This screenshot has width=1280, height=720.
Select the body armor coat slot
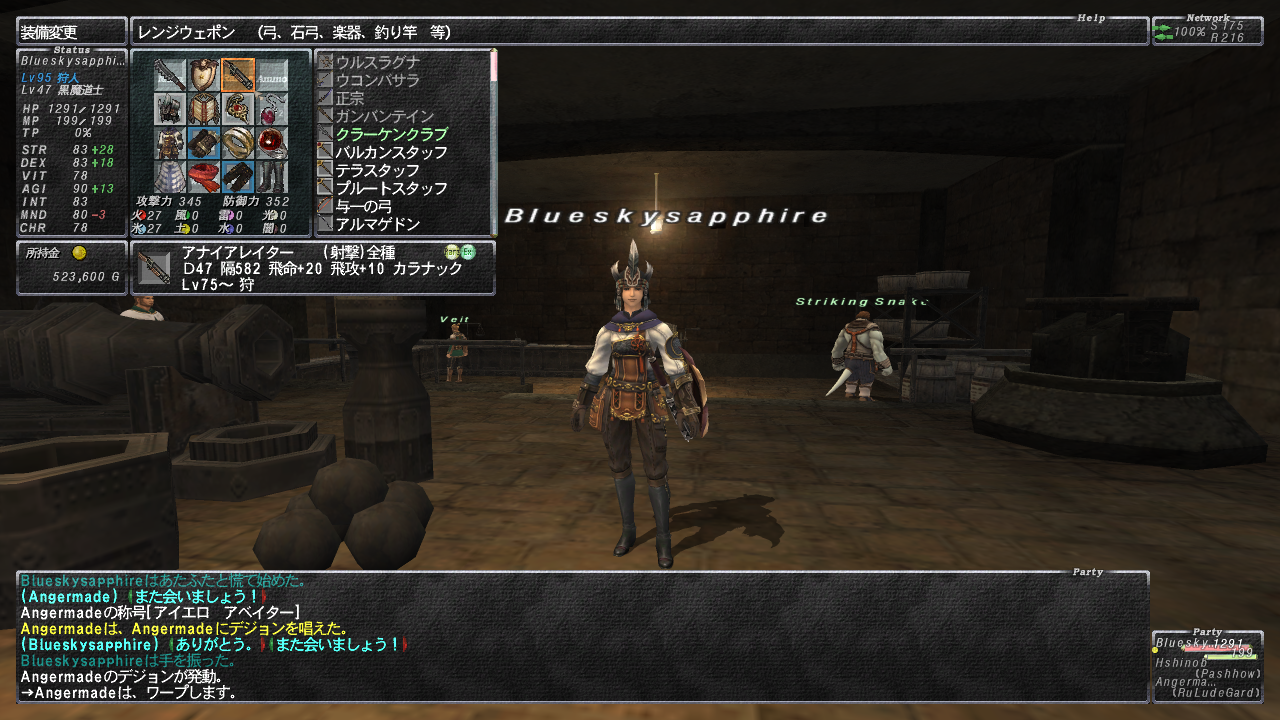pos(171,143)
